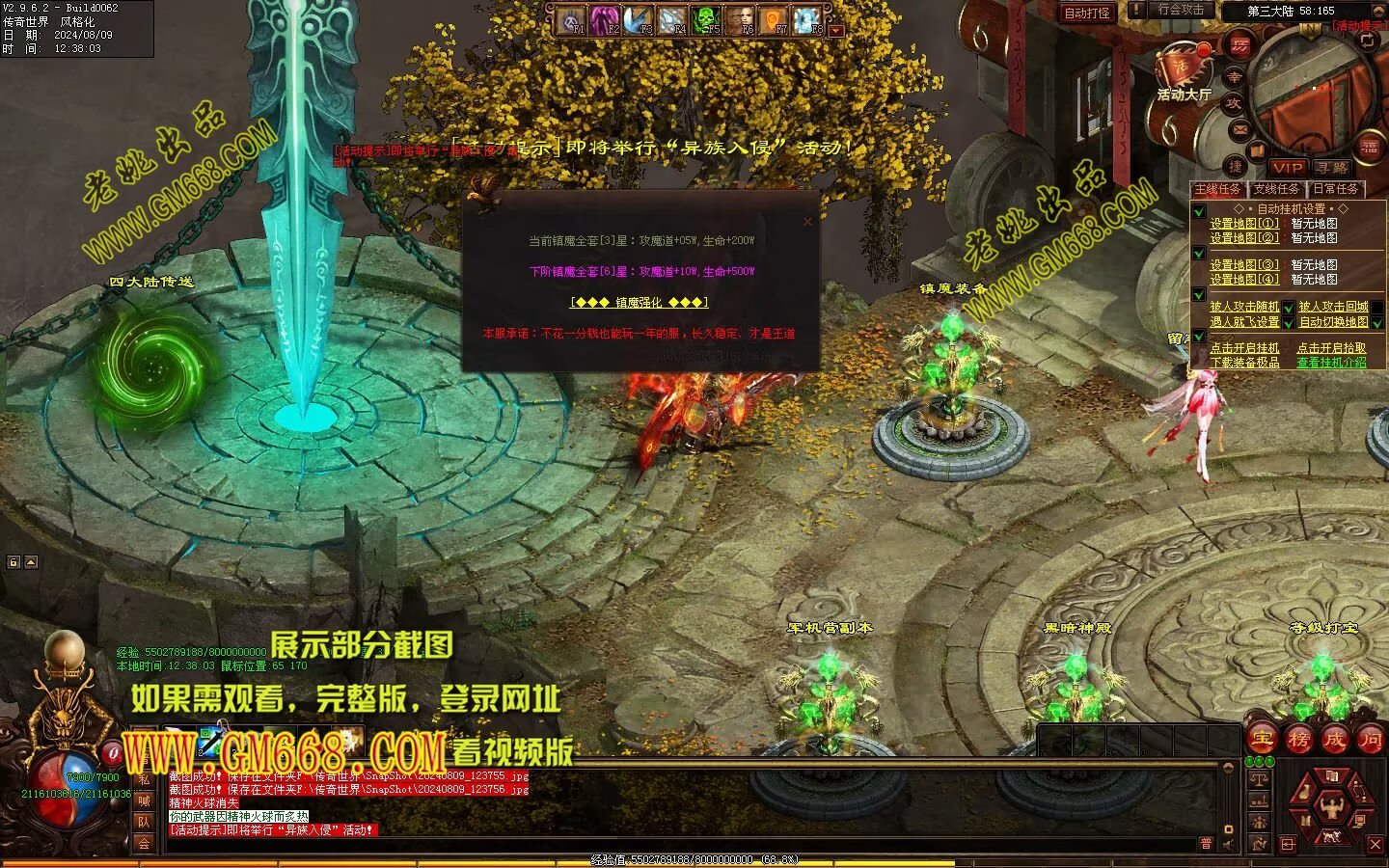Screen dimensions: 1389x868
Task: Open the 查看挂机介绍 guide link
Action: coord(1331,363)
